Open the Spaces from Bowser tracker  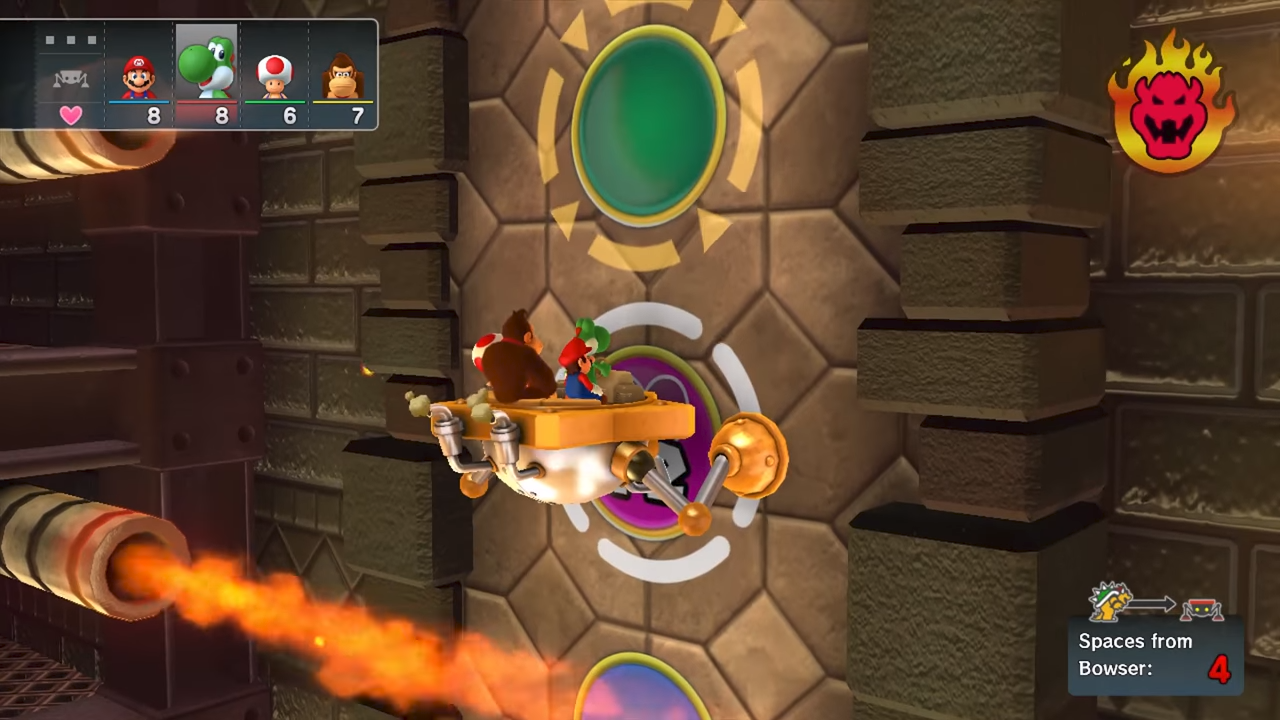pyautogui.click(x=1155, y=655)
